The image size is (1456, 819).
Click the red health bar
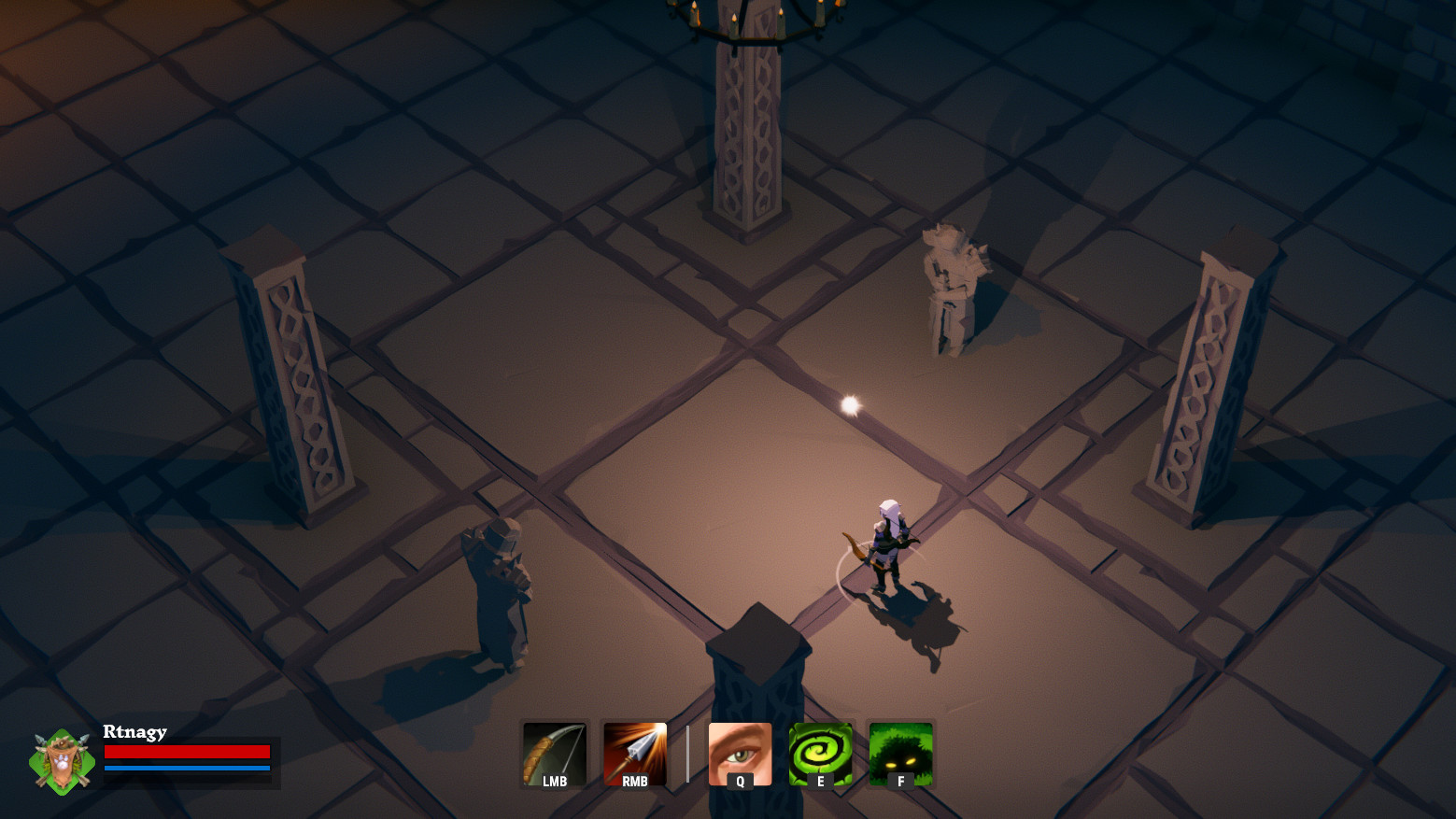[x=187, y=752]
